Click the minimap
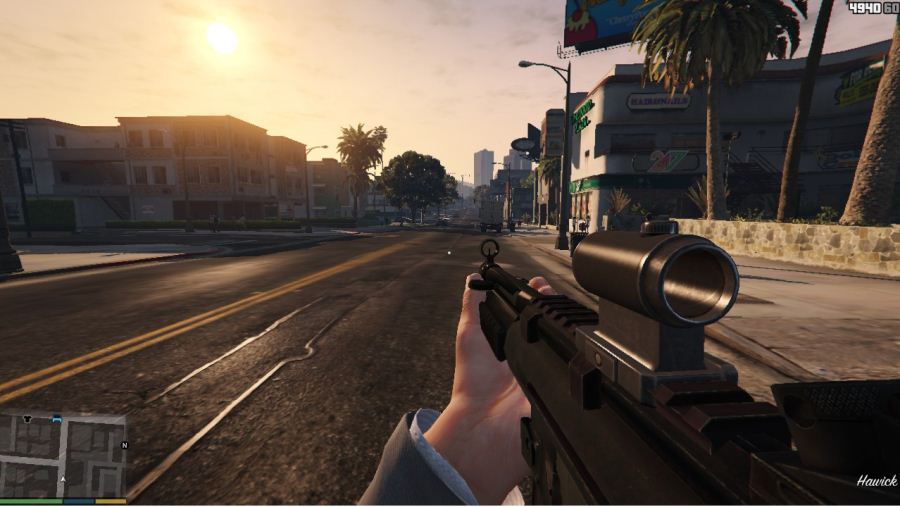 click(x=63, y=455)
